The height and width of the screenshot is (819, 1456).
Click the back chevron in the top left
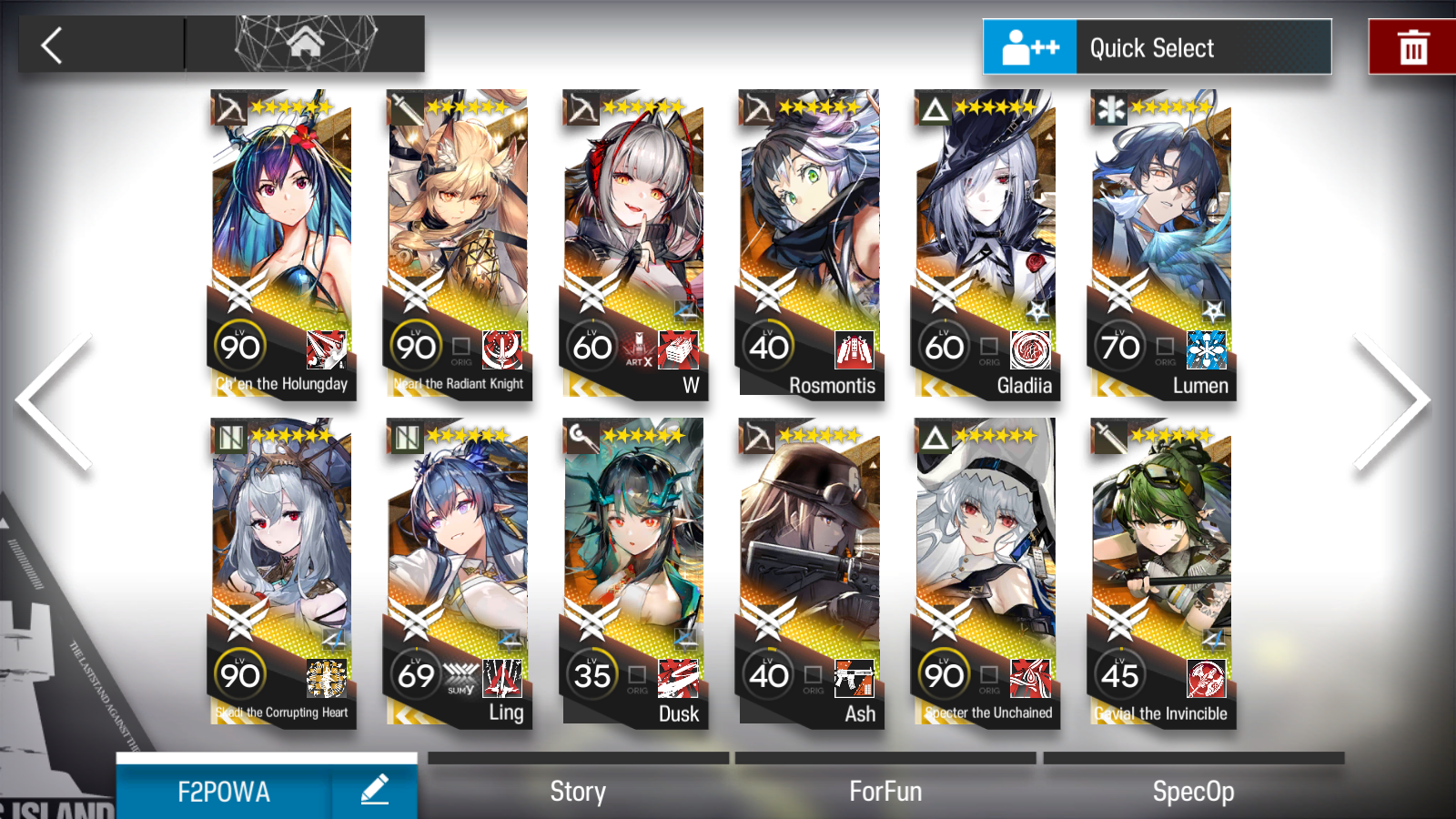(x=52, y=44)
